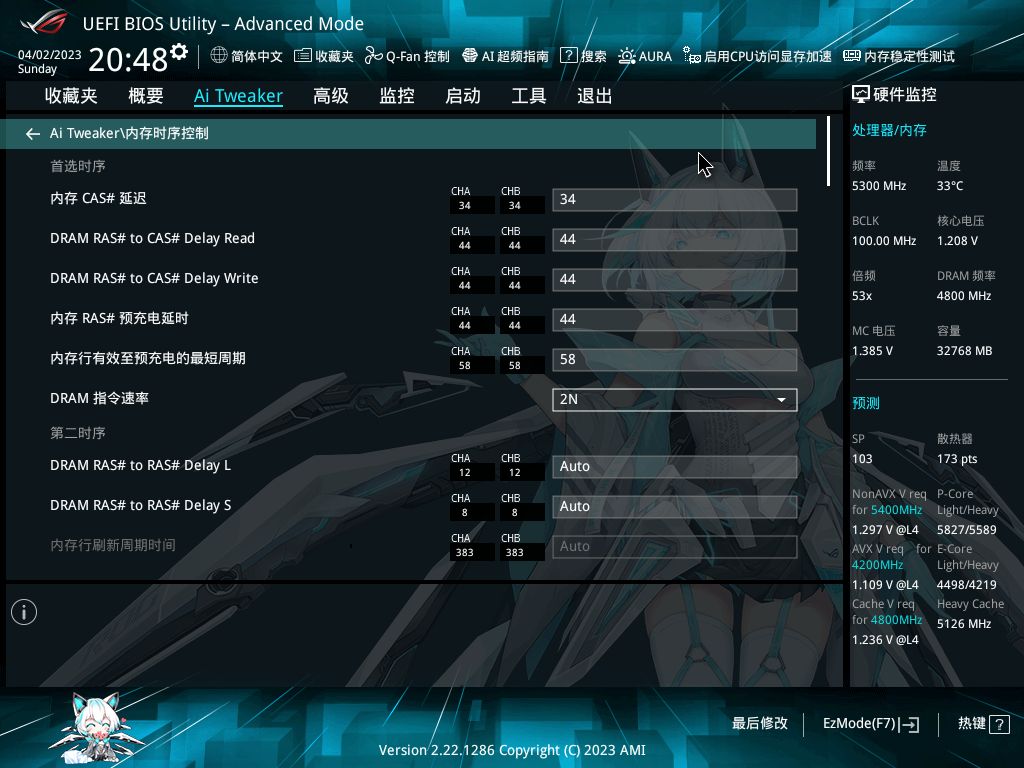Open the 启动 tab
The height and width of the screenshot is (768, 1024).
click(463, 96)
